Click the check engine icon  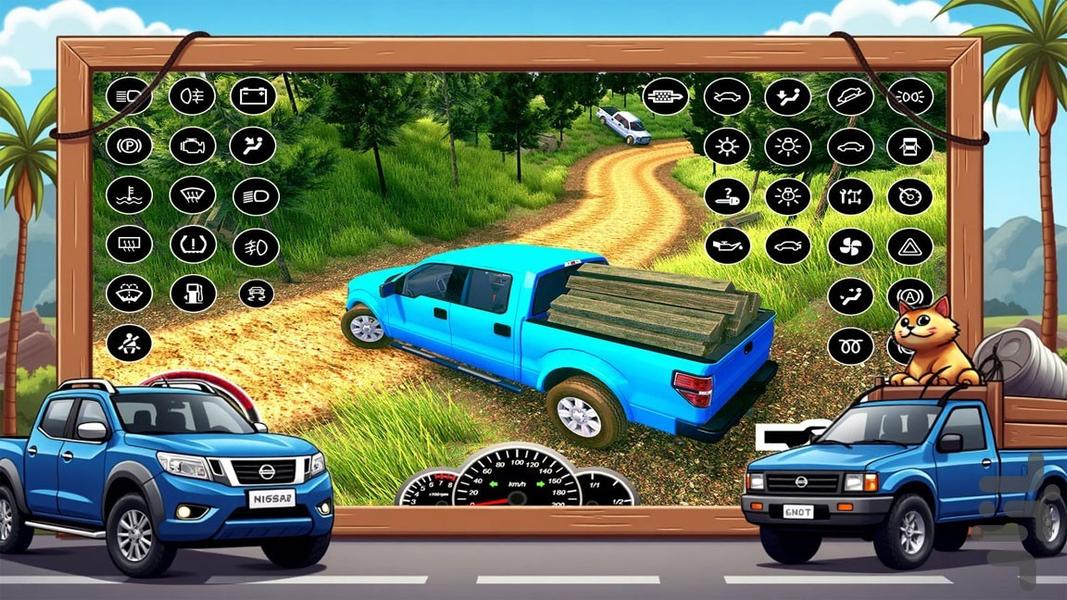(x=192, y=145)
